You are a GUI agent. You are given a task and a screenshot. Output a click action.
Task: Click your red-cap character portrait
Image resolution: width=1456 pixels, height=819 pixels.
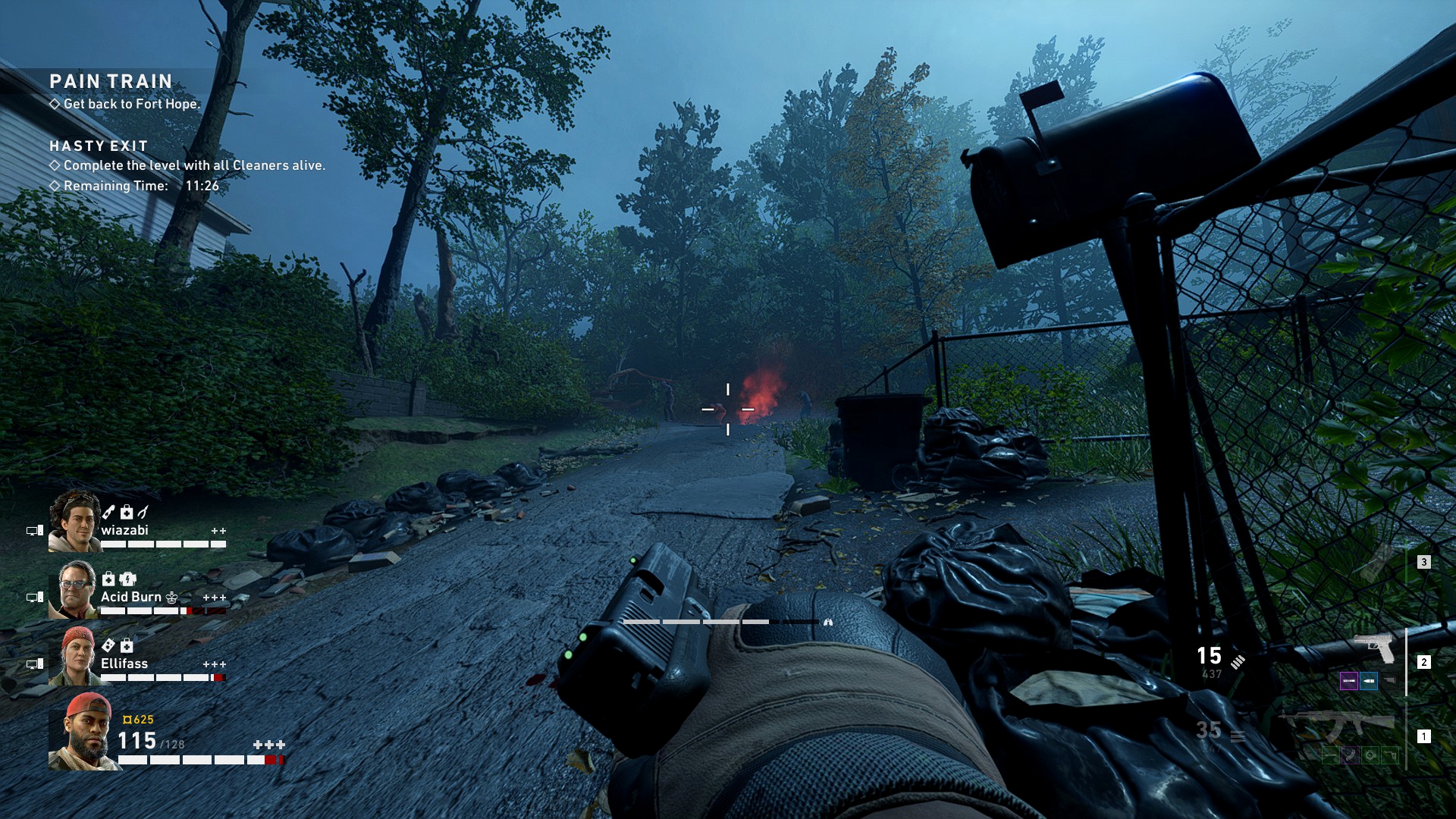click(x=82, y=730)
